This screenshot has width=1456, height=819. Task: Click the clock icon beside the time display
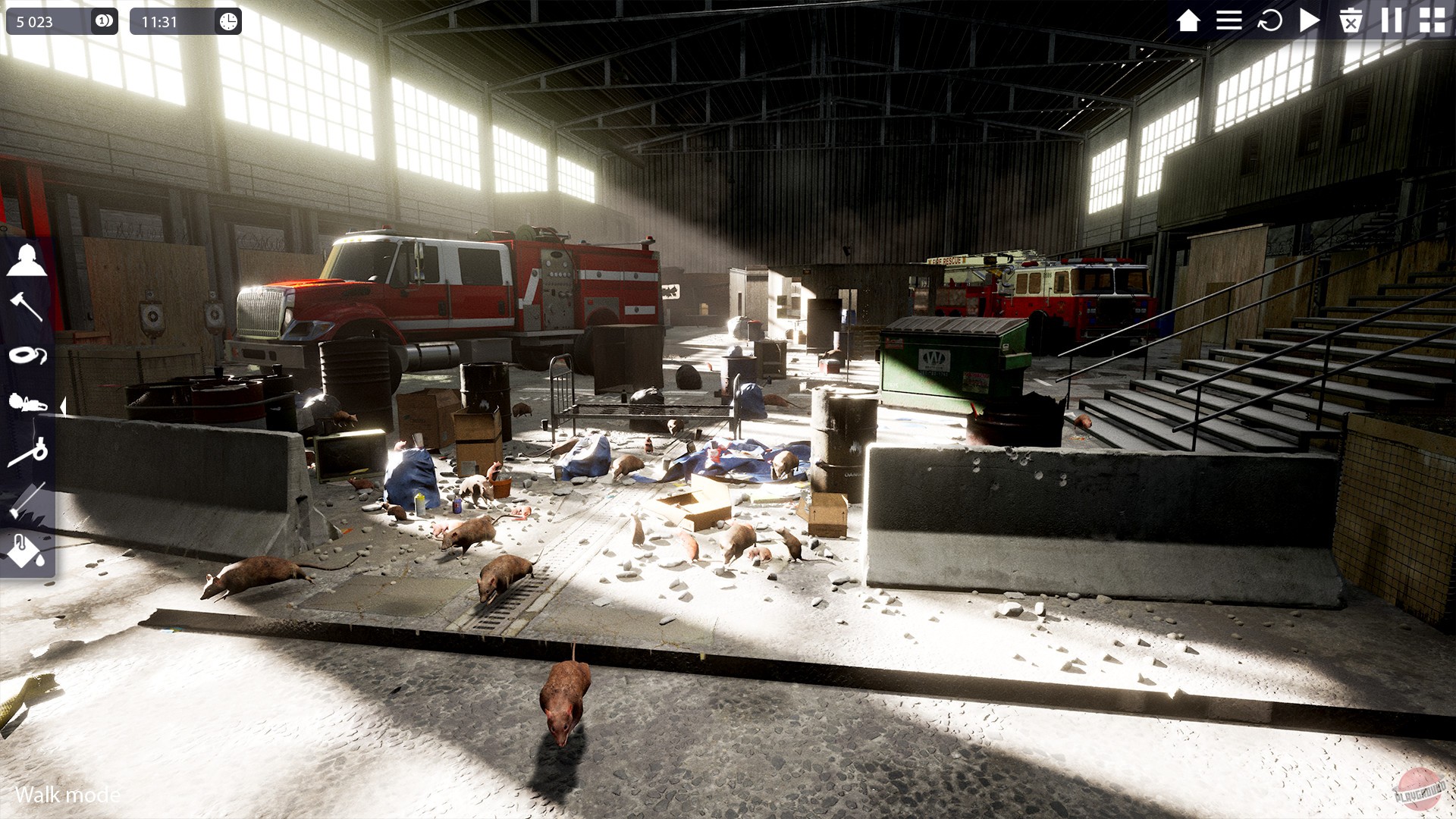point(225,20)
